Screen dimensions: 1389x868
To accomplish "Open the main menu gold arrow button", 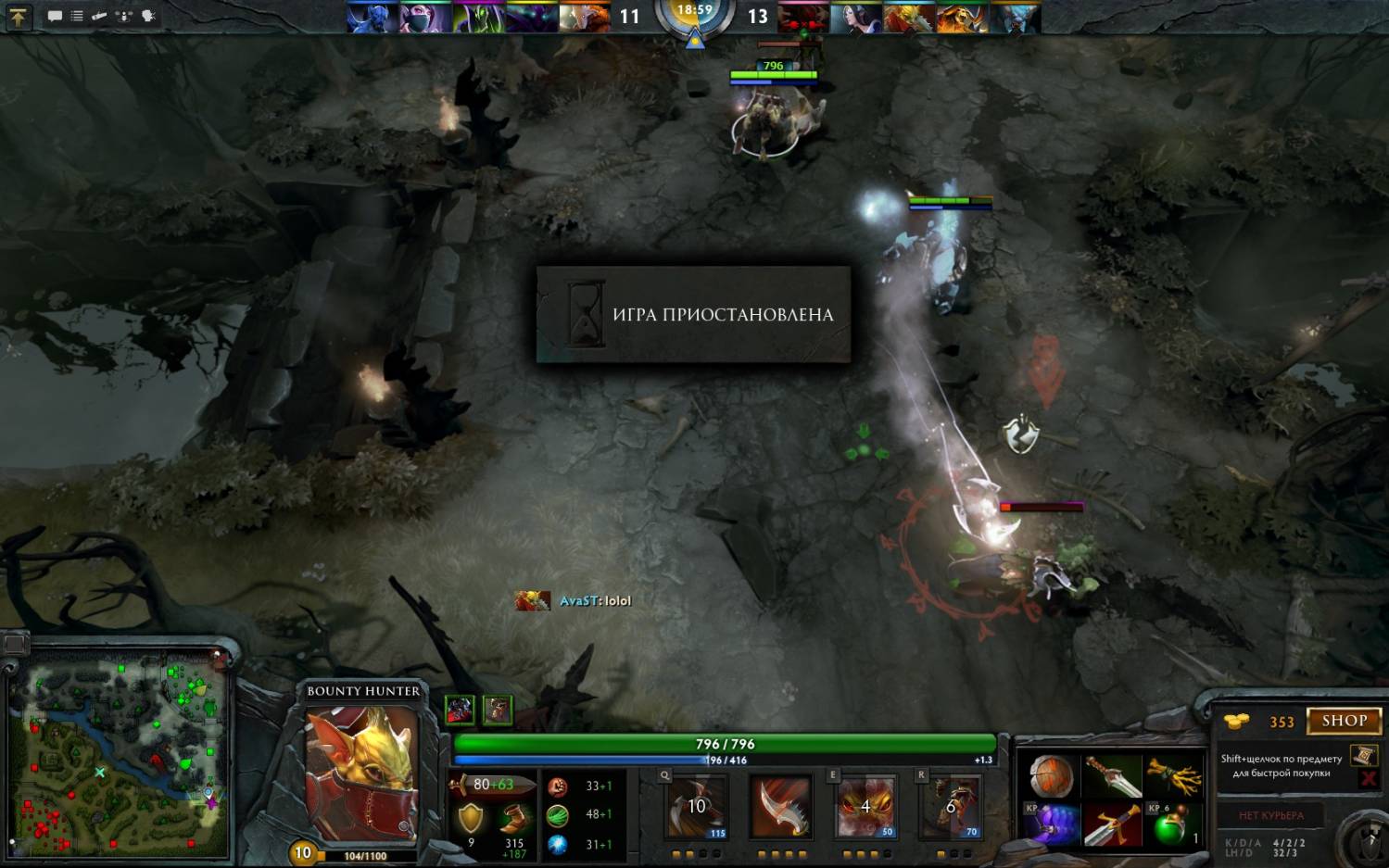I will [x=18, y=16].
